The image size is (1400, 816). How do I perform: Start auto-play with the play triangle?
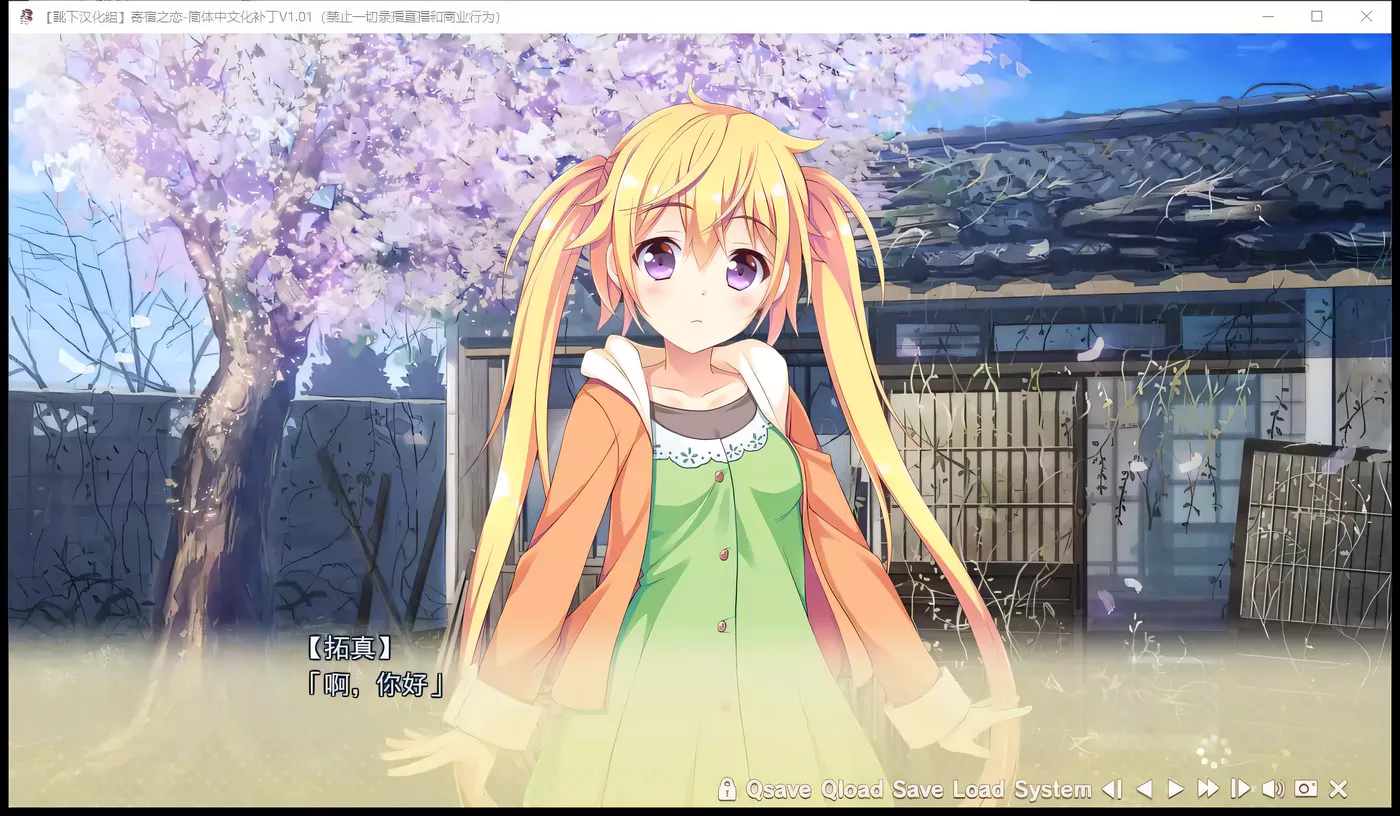1176,789
